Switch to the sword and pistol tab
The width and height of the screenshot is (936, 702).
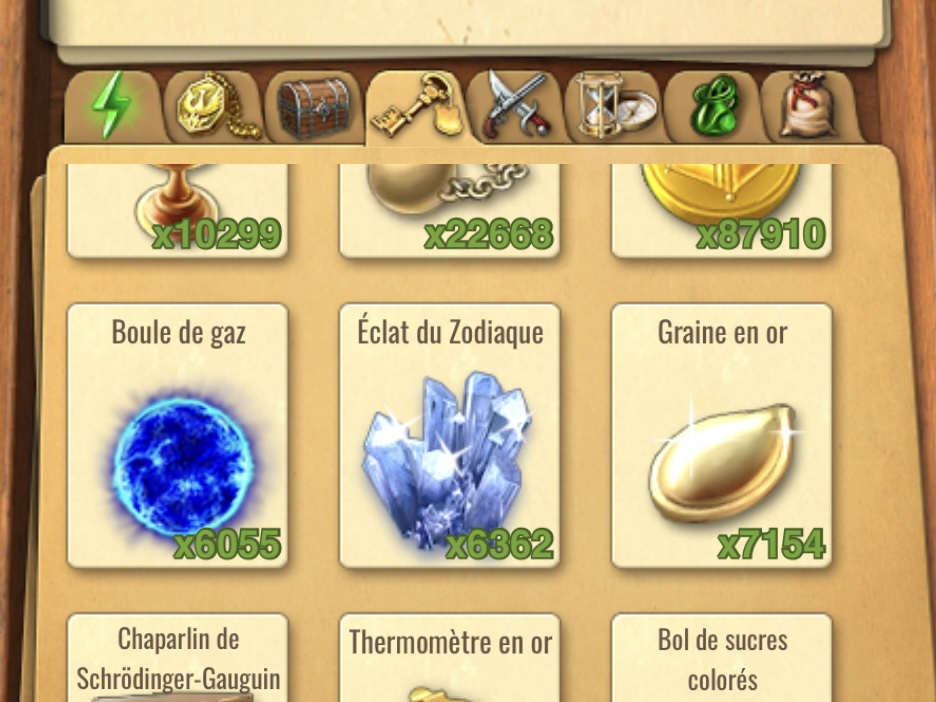click(x=517, y=105)
